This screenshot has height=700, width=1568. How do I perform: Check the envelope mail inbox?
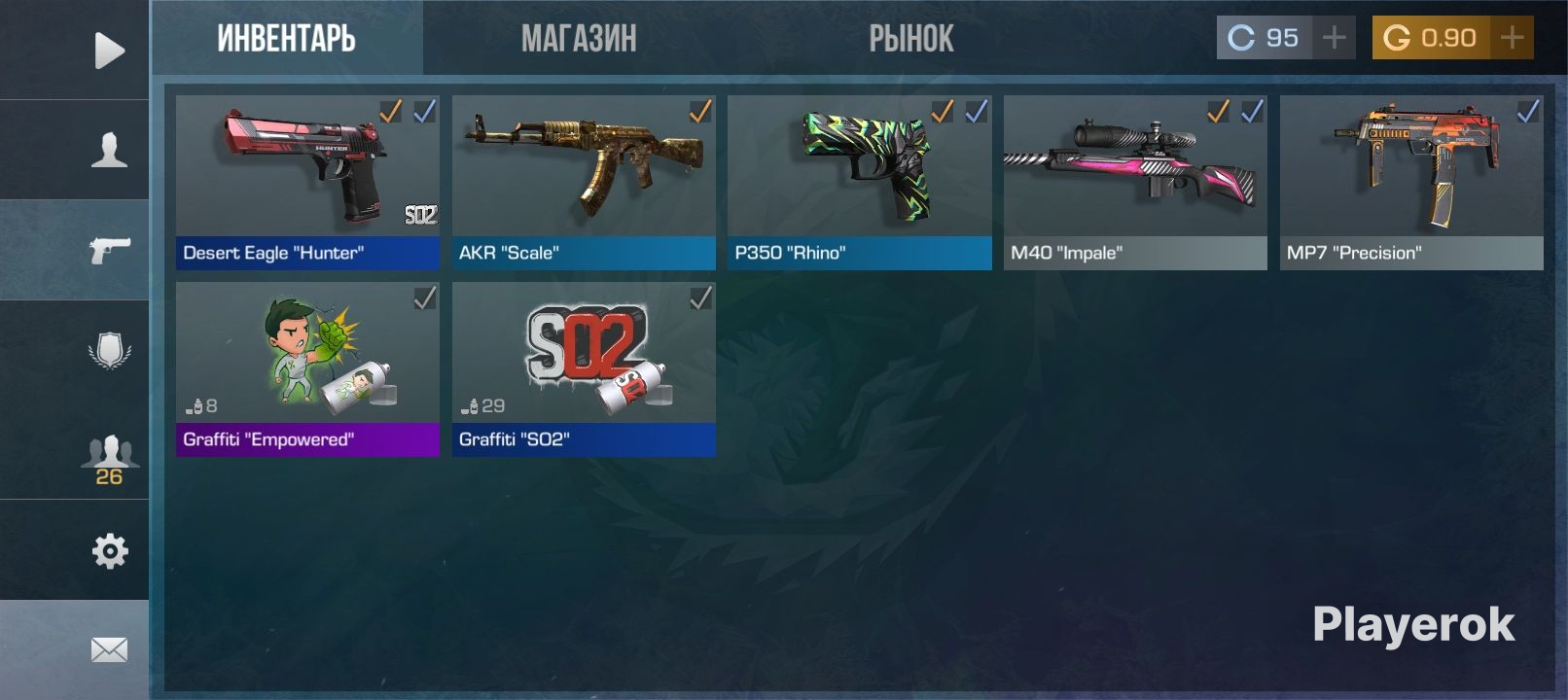tap(109, 649)
